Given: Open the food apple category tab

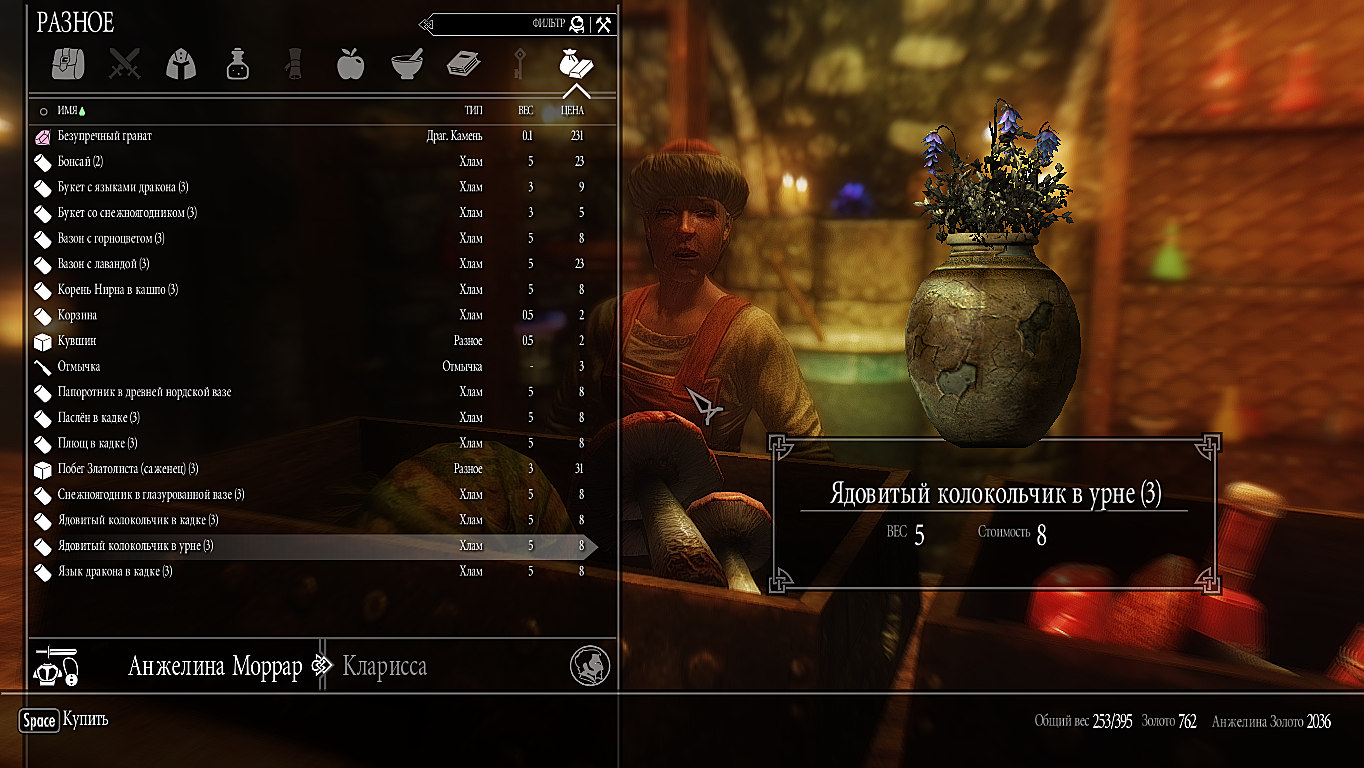Looking at the screenshot, I should click(350, 64).
